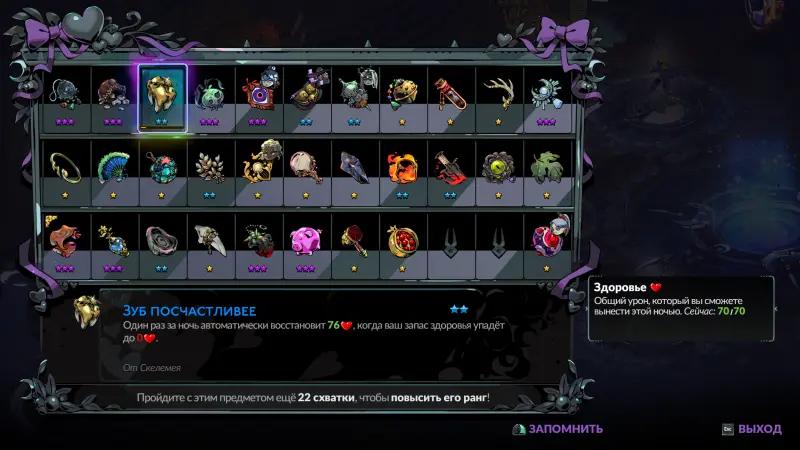Select the green peacock feather fan keepsake
The width and height of the screenshot is (800, 450).
point(114,165)
